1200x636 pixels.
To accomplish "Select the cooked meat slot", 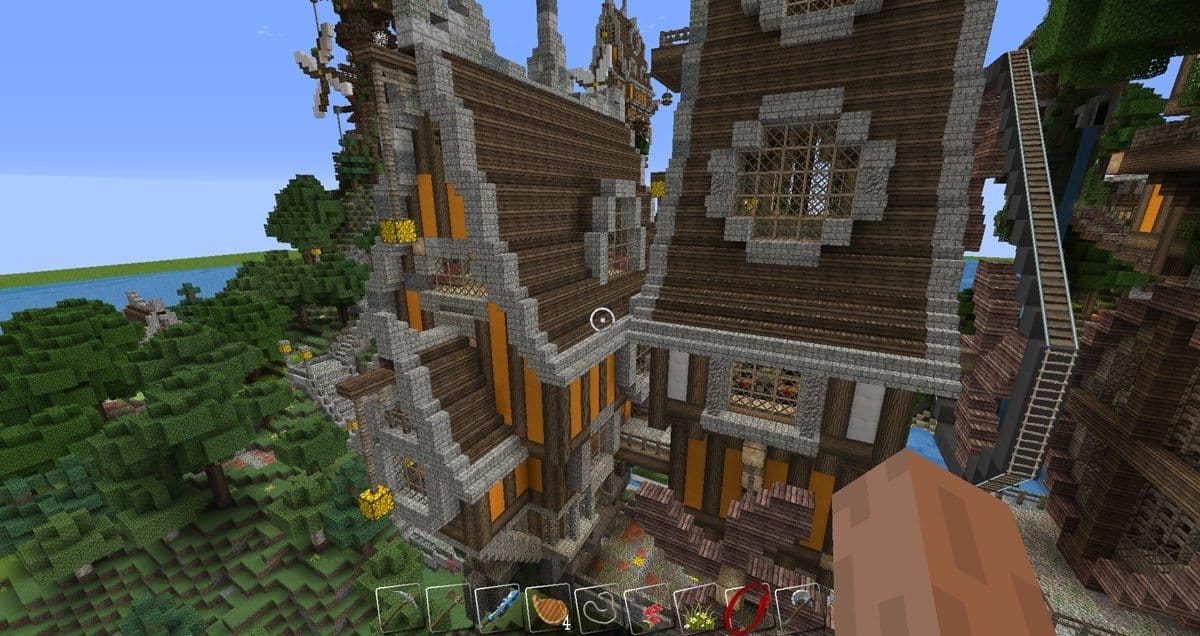I will 548,608.
